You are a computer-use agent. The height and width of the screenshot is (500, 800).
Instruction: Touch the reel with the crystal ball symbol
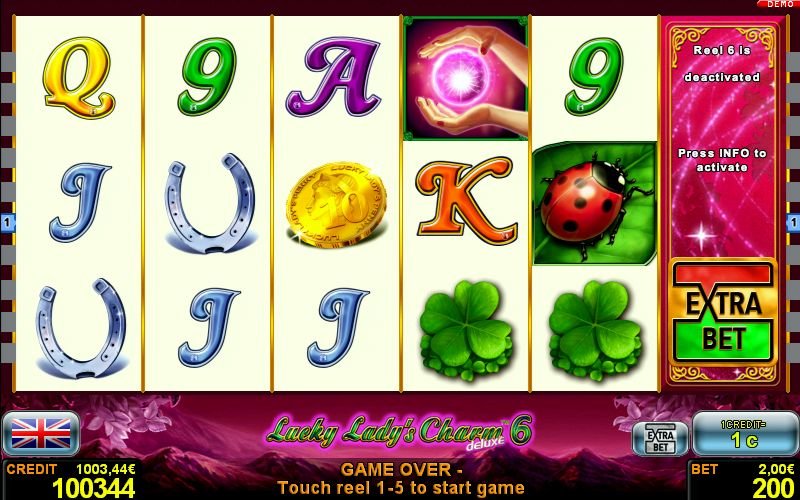point(465,203)
